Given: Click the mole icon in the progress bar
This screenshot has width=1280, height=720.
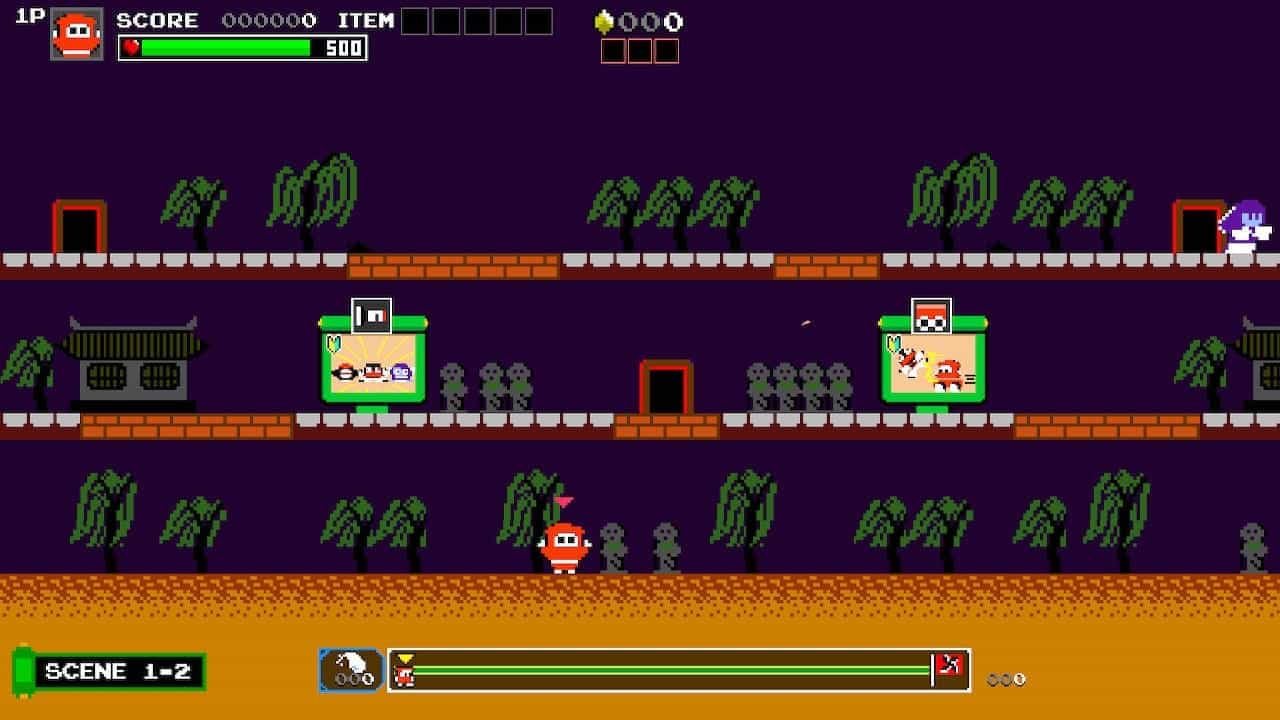Looking at the screenshot, I should tap(350, 666).
